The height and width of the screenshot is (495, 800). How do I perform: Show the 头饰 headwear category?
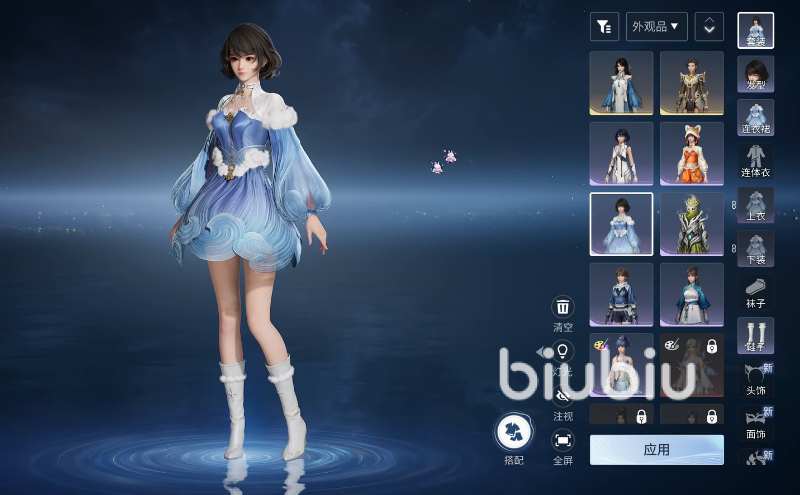point(755,379)
